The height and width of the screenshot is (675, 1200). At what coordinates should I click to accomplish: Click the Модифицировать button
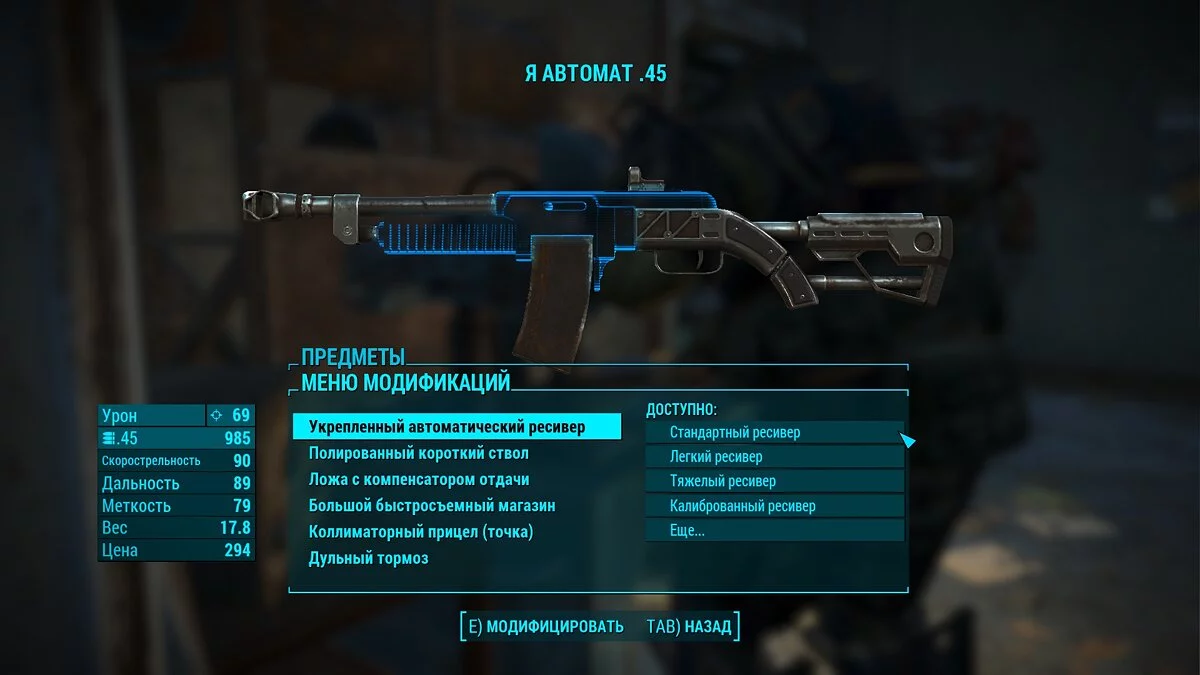coord(545,627)
